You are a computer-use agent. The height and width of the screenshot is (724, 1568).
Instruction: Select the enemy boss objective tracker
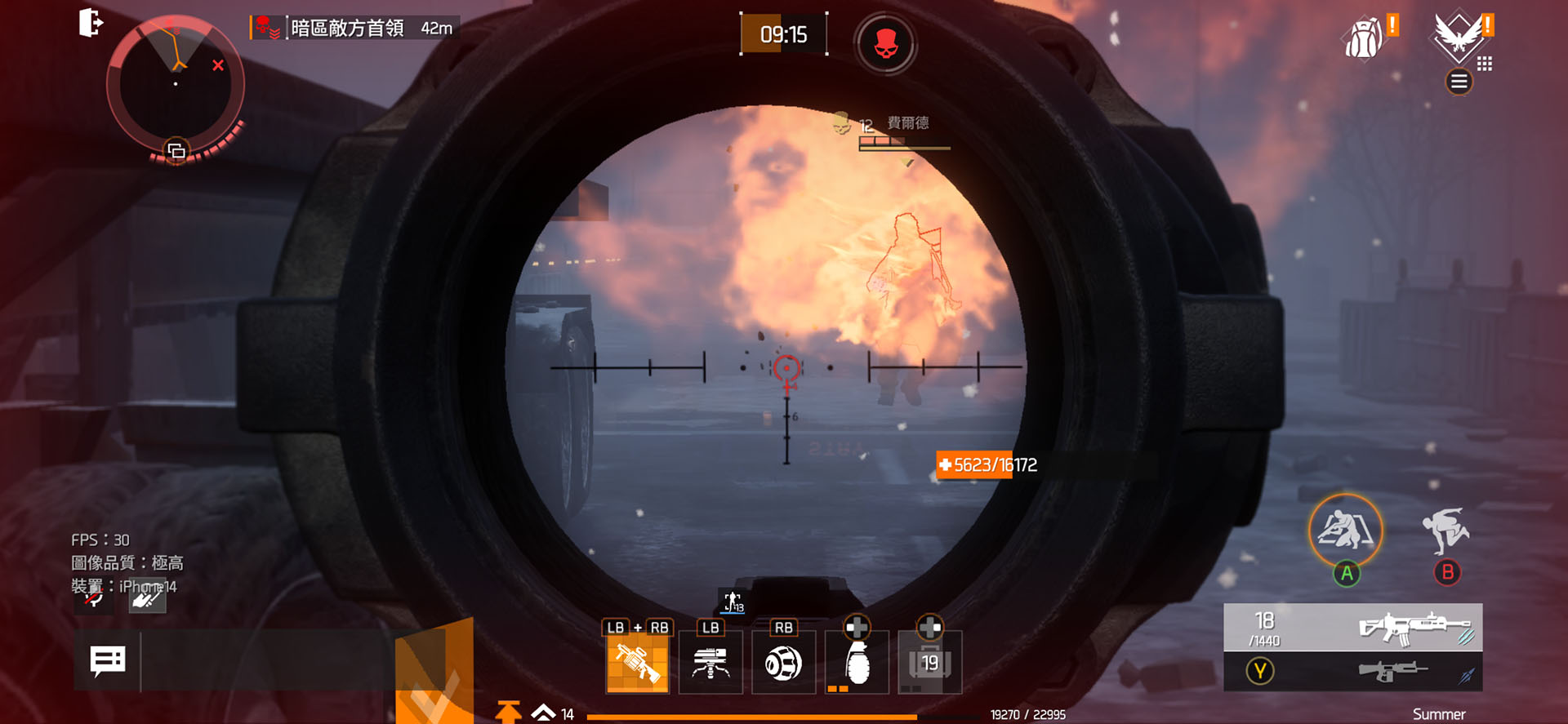[x=356, y=29]
